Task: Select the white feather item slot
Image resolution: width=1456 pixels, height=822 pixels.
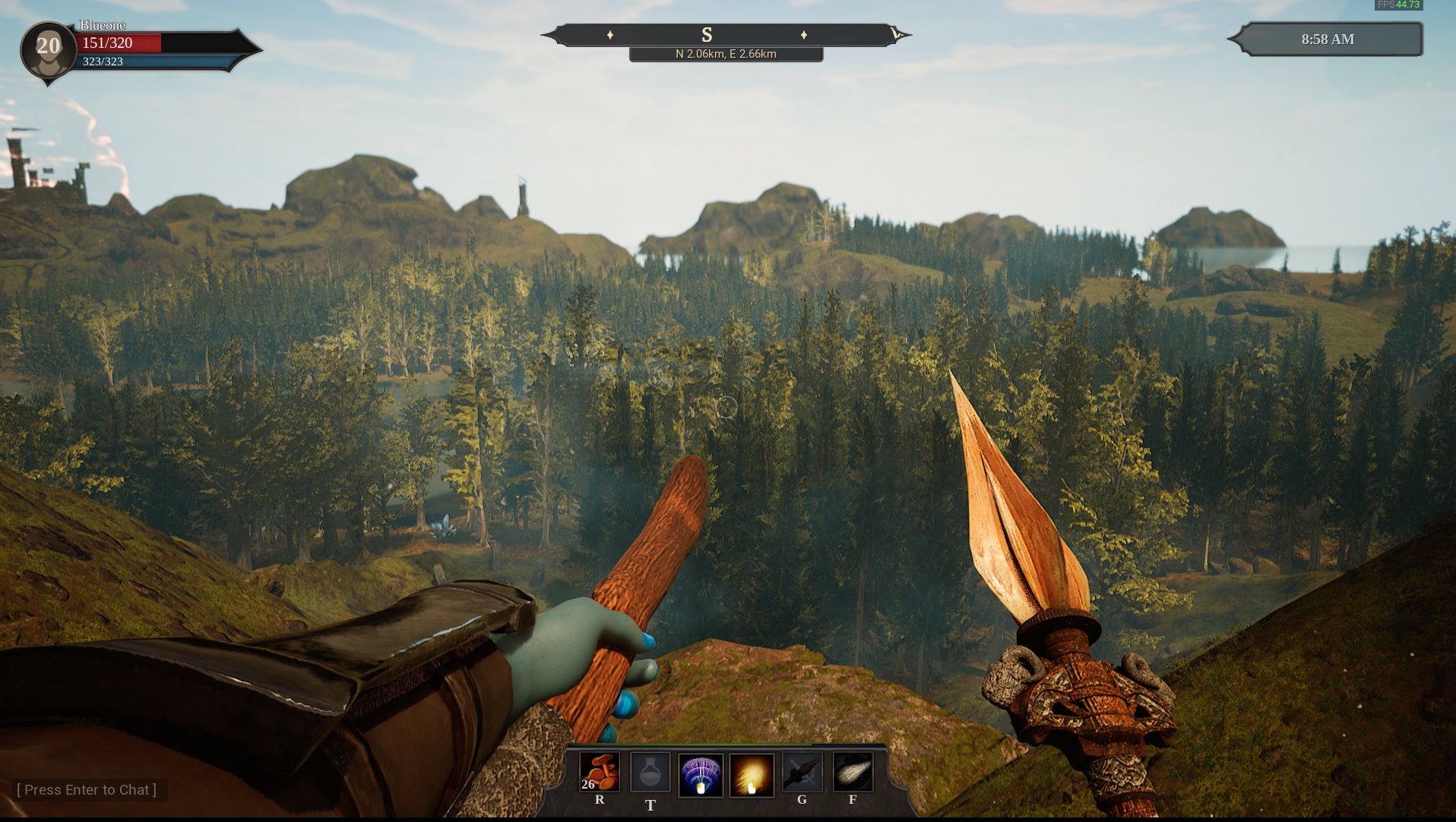Action: tap(853, 773)
